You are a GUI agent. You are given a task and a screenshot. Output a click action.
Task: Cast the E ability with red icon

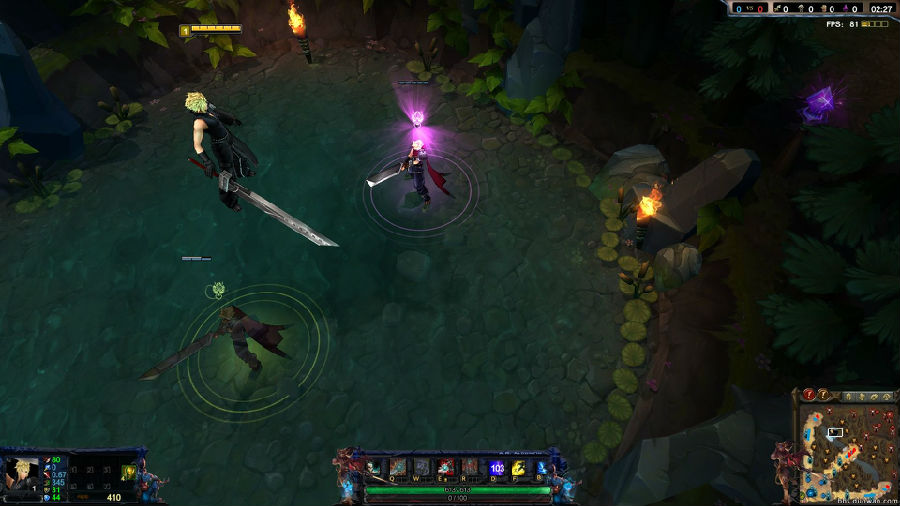coord(445,467)
